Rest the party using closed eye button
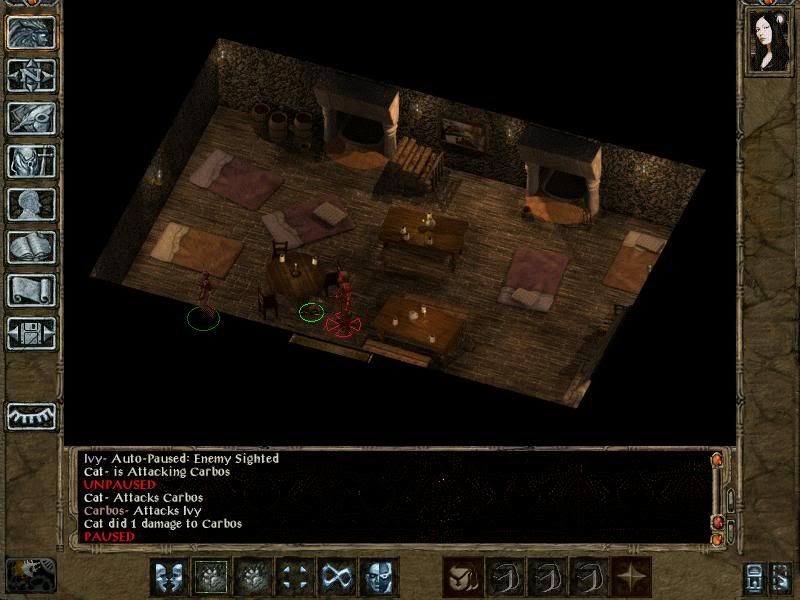Viewport: 800px width, 600px height. [x=31, y=415]
